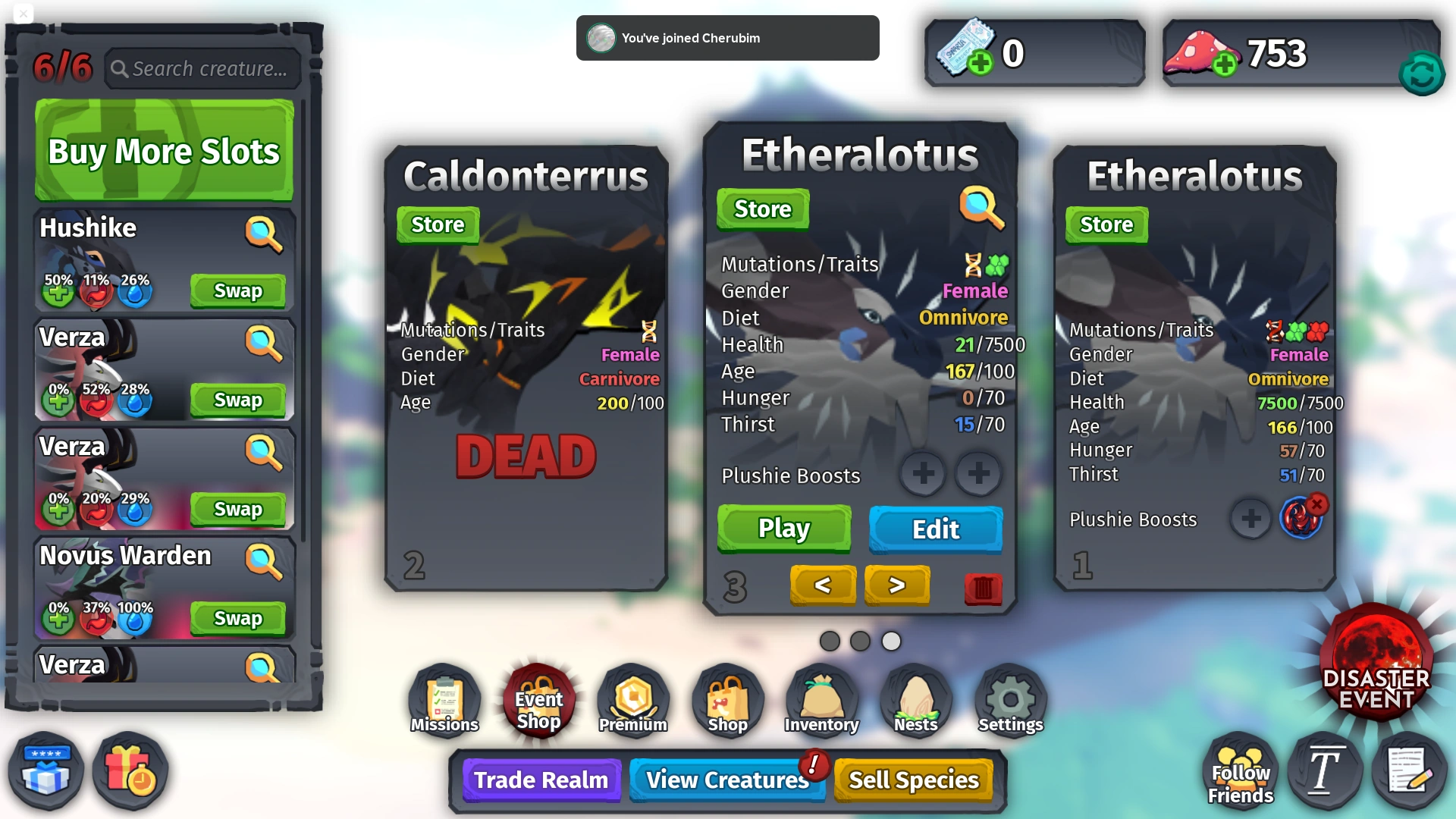Open the Edit screen for Etheralotus
1456x819 pixels.
tap(935, 530)
